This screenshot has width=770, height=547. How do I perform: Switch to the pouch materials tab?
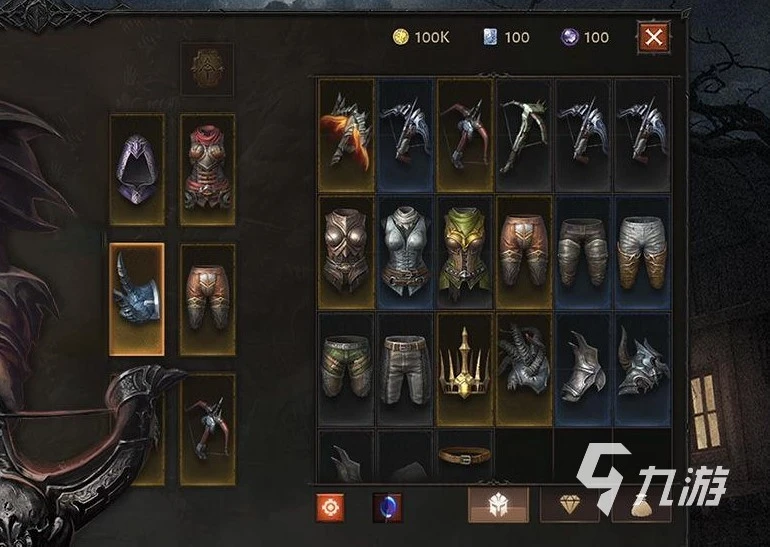641,506
